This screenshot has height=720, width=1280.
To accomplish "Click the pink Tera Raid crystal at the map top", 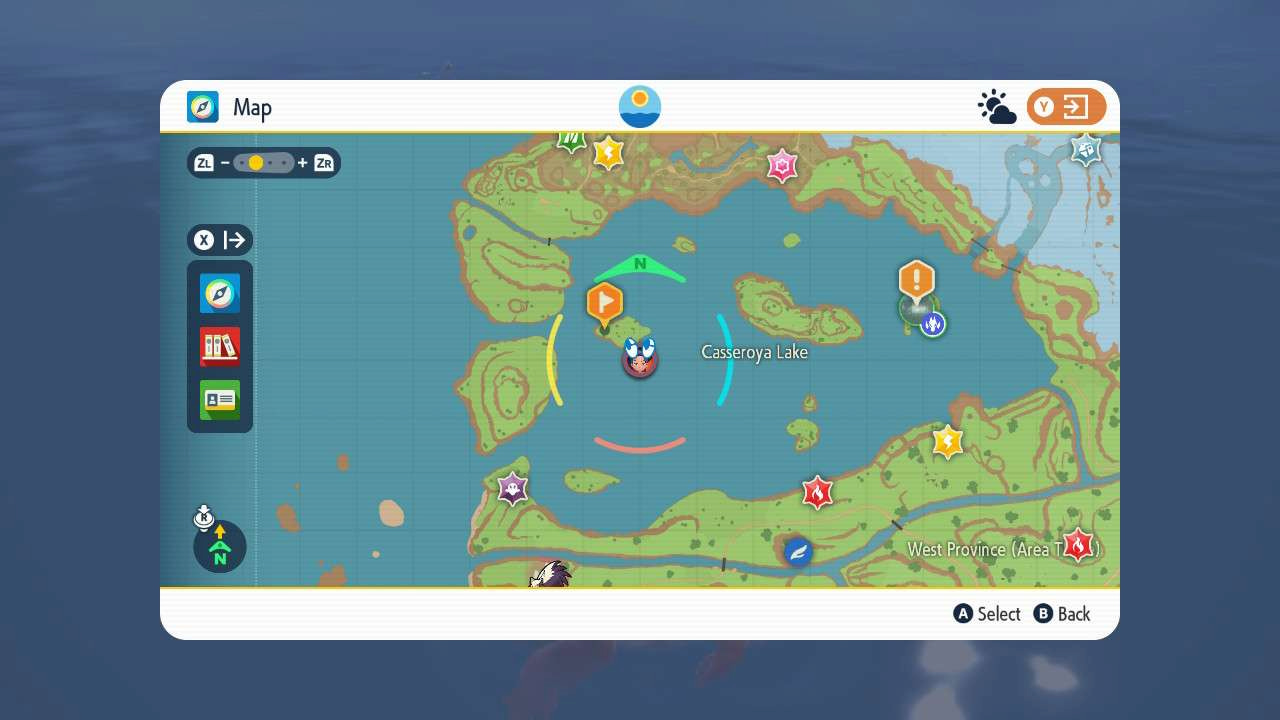I will [781, 166].
